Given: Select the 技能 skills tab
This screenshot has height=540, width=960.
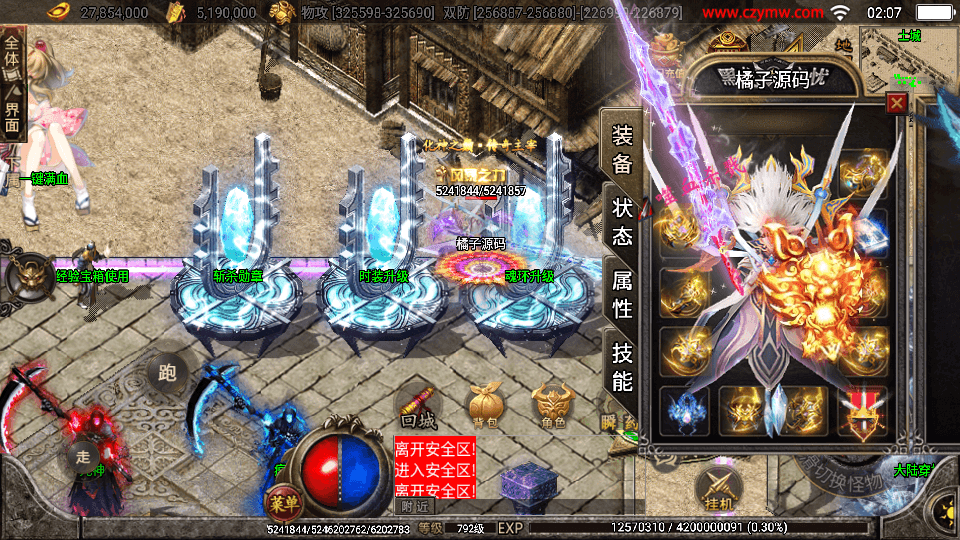Looking at the screenshot, I should point(622,367).
